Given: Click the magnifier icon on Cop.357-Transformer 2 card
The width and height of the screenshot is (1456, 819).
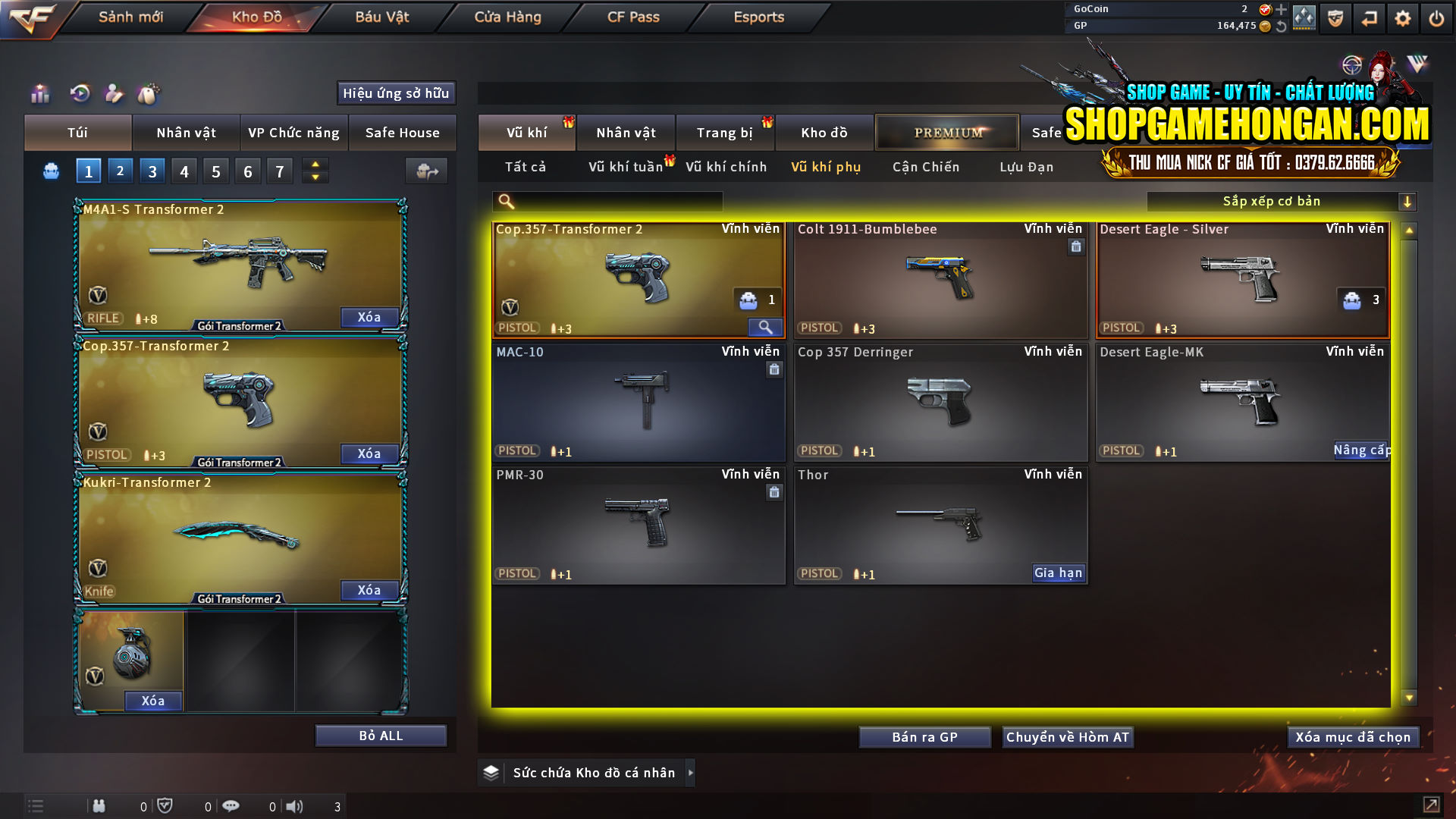Looking at the screenshot, I should pos(765,327).
